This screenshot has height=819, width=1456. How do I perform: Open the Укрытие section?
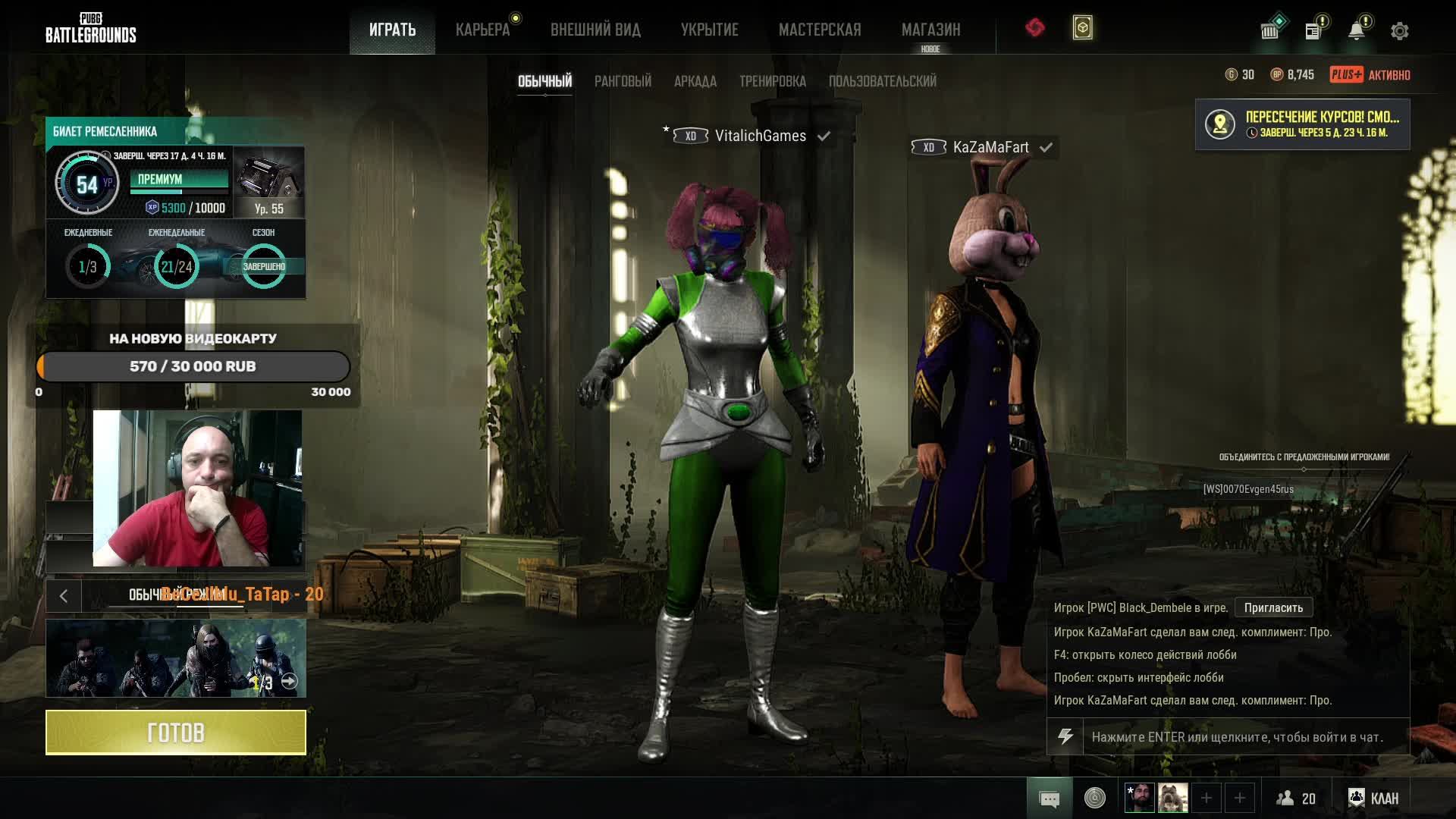pyautogui.click(x=709, y=30)
